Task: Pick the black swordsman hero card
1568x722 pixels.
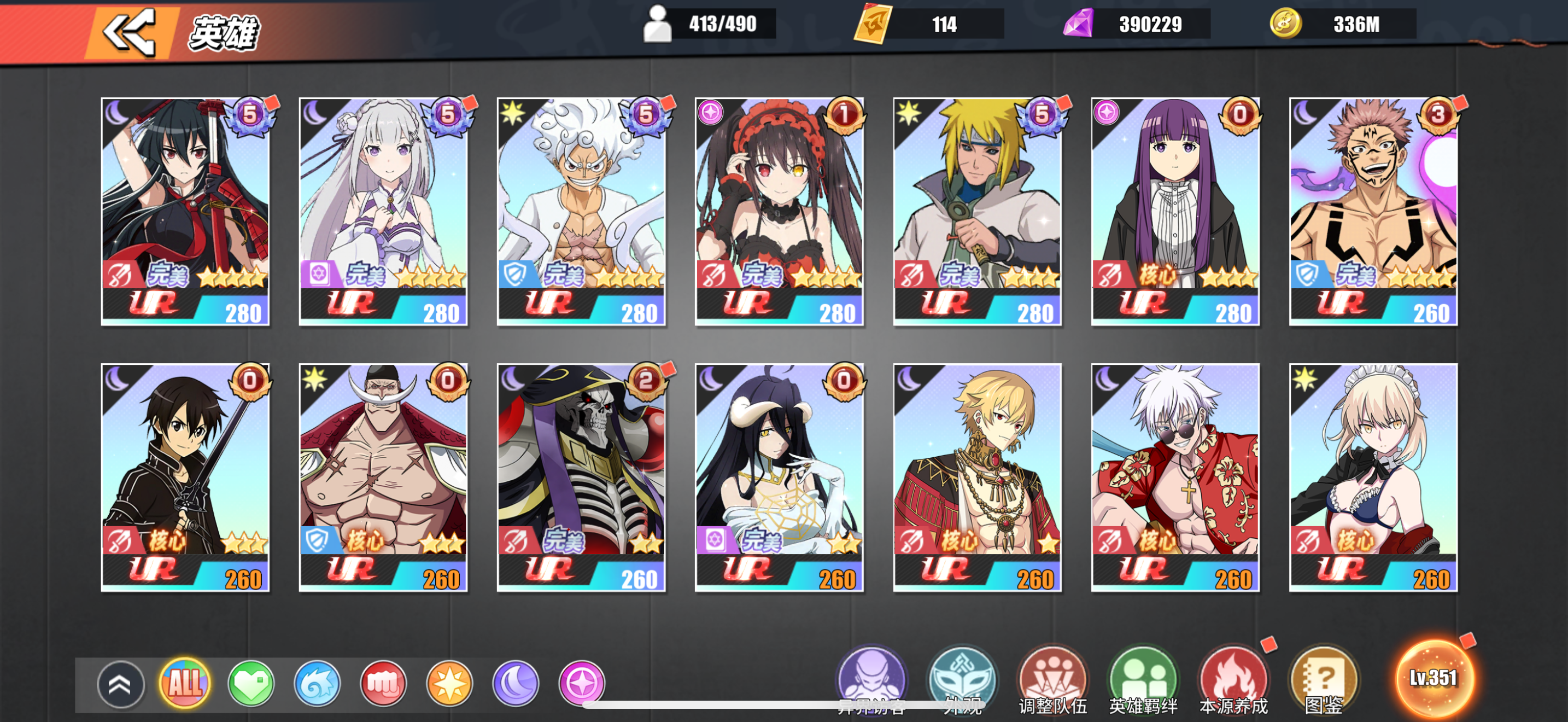Action: coord(185,478)
